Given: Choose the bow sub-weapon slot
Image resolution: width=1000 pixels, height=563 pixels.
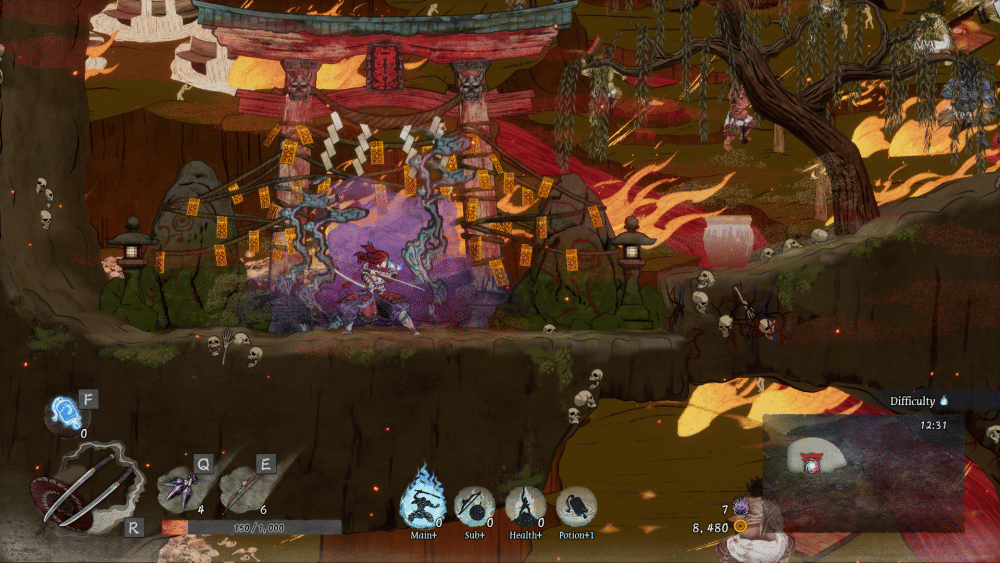Looking at the screenshot, I should pos(243,490).
